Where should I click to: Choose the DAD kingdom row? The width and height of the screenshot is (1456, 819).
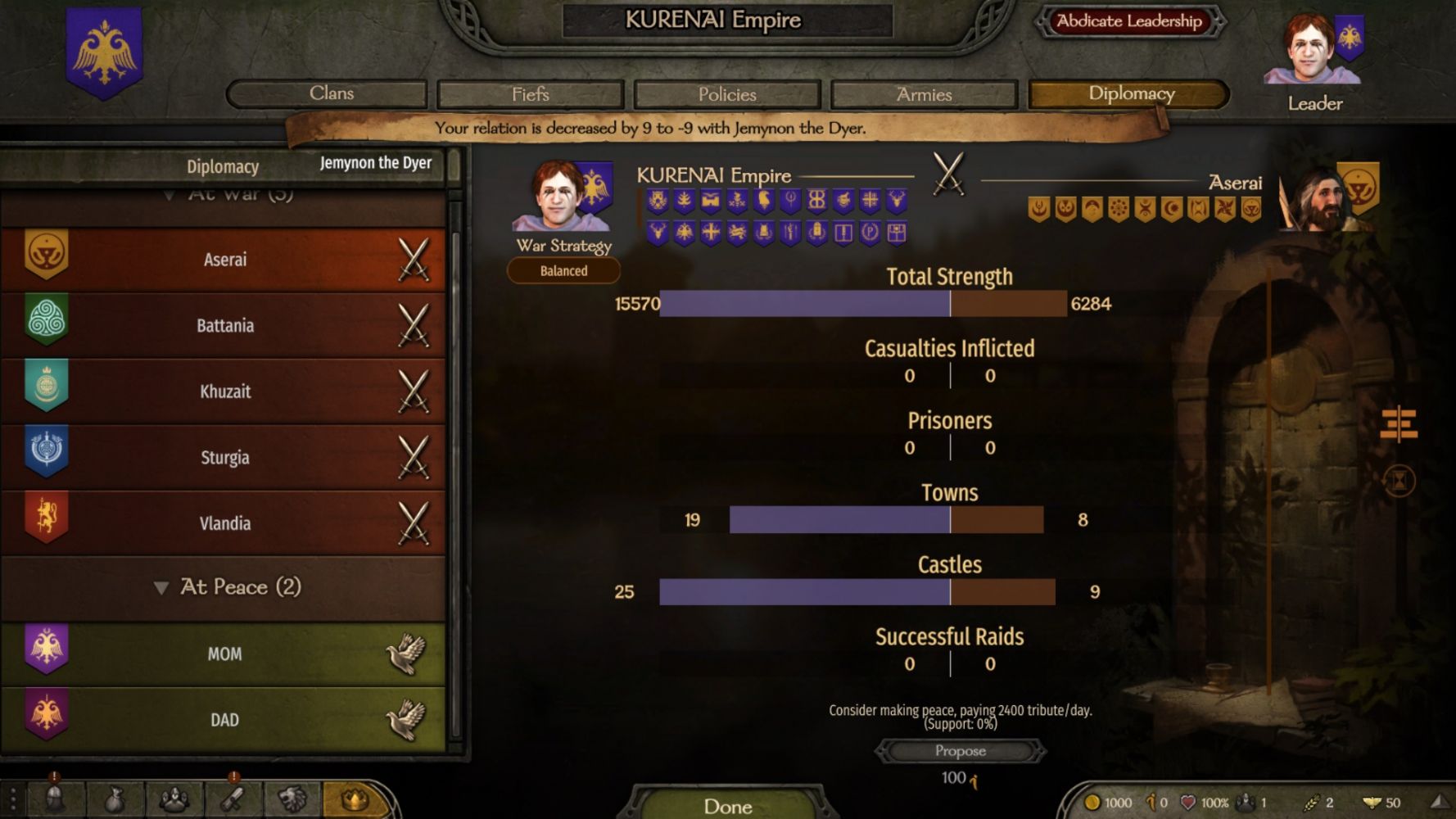click(224, 720)
